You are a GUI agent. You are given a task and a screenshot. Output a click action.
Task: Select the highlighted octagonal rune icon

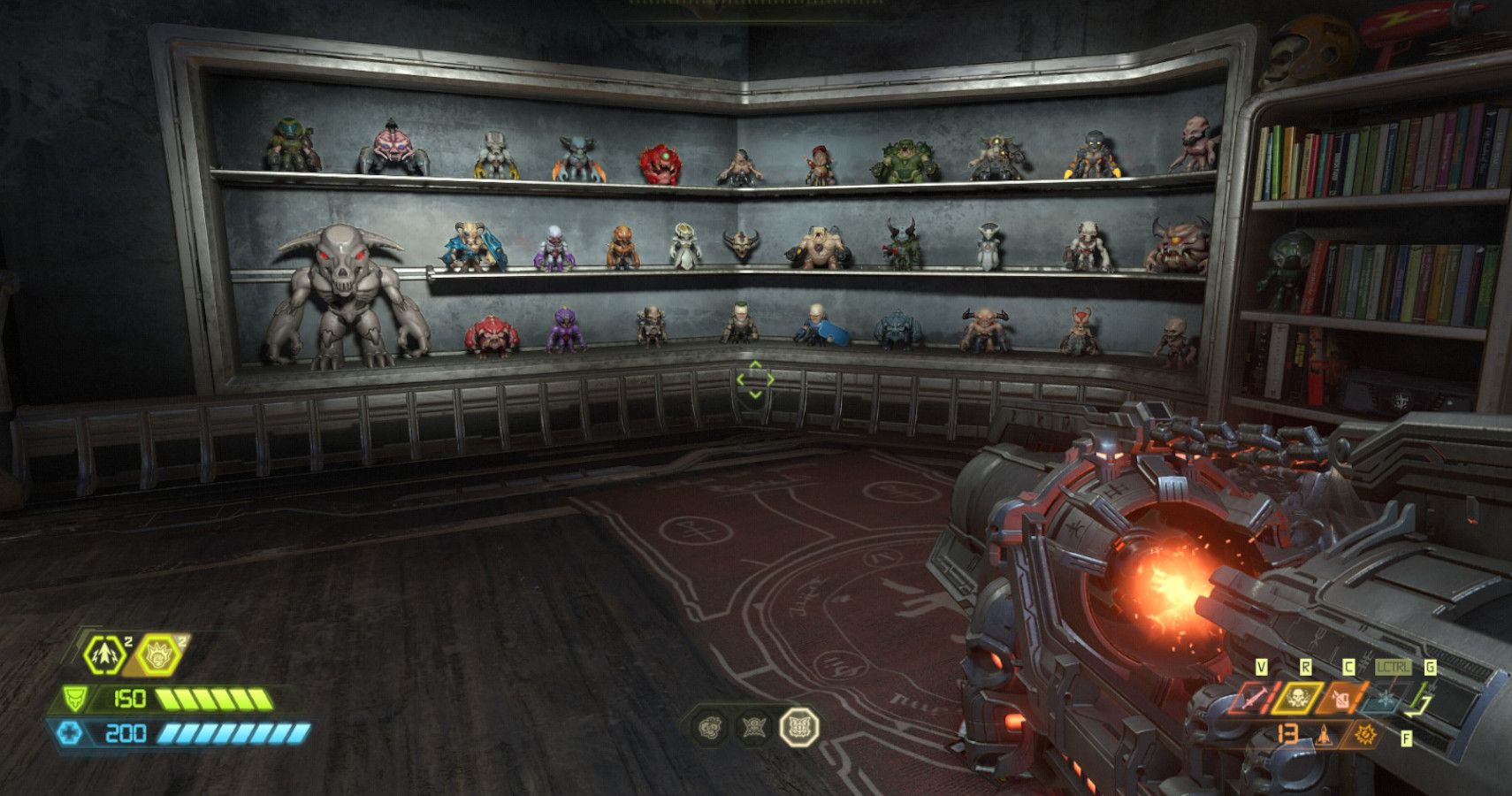pyautogui.click(x=799, y=728)
